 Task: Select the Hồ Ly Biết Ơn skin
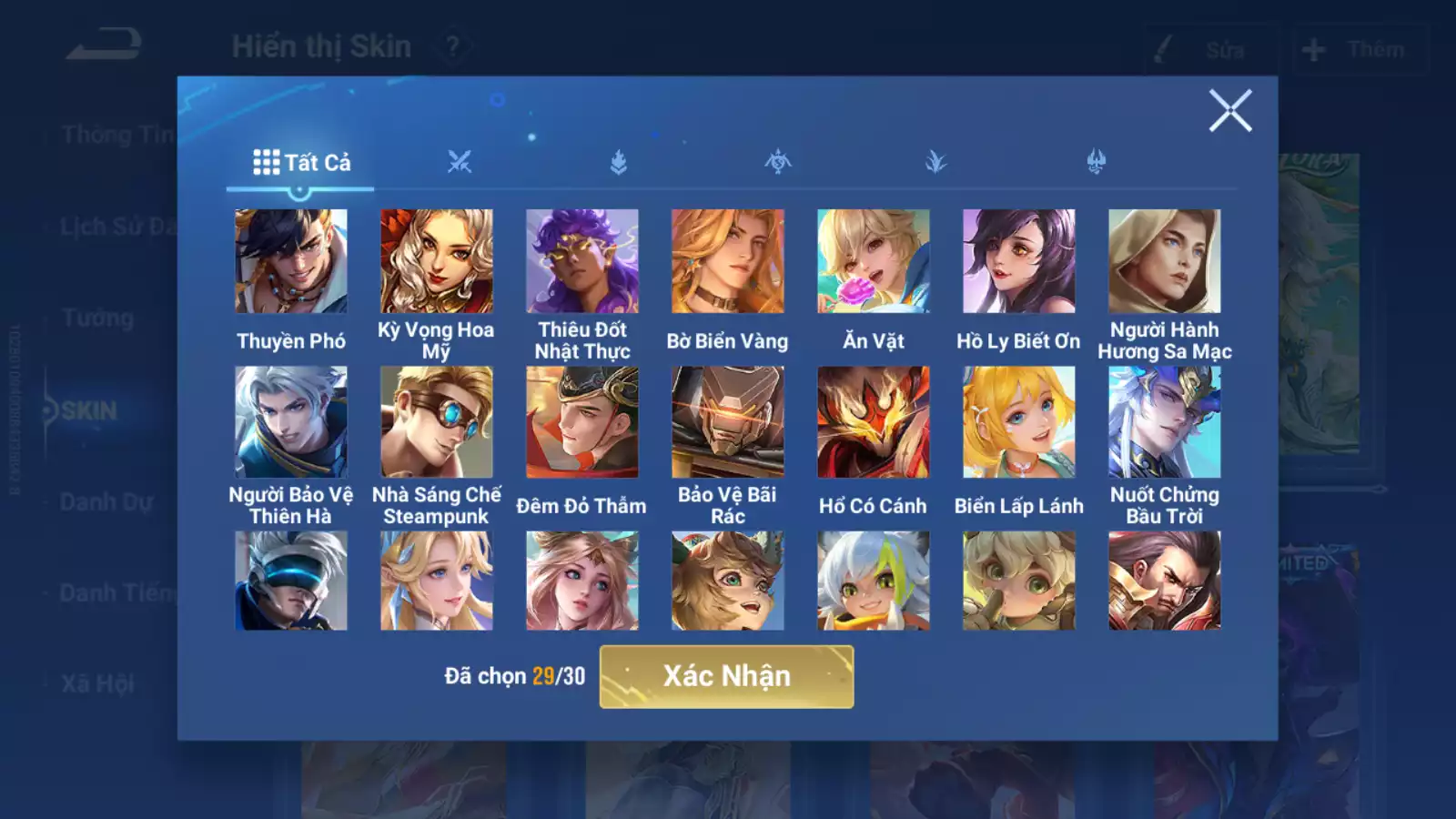pos(1019,261)
